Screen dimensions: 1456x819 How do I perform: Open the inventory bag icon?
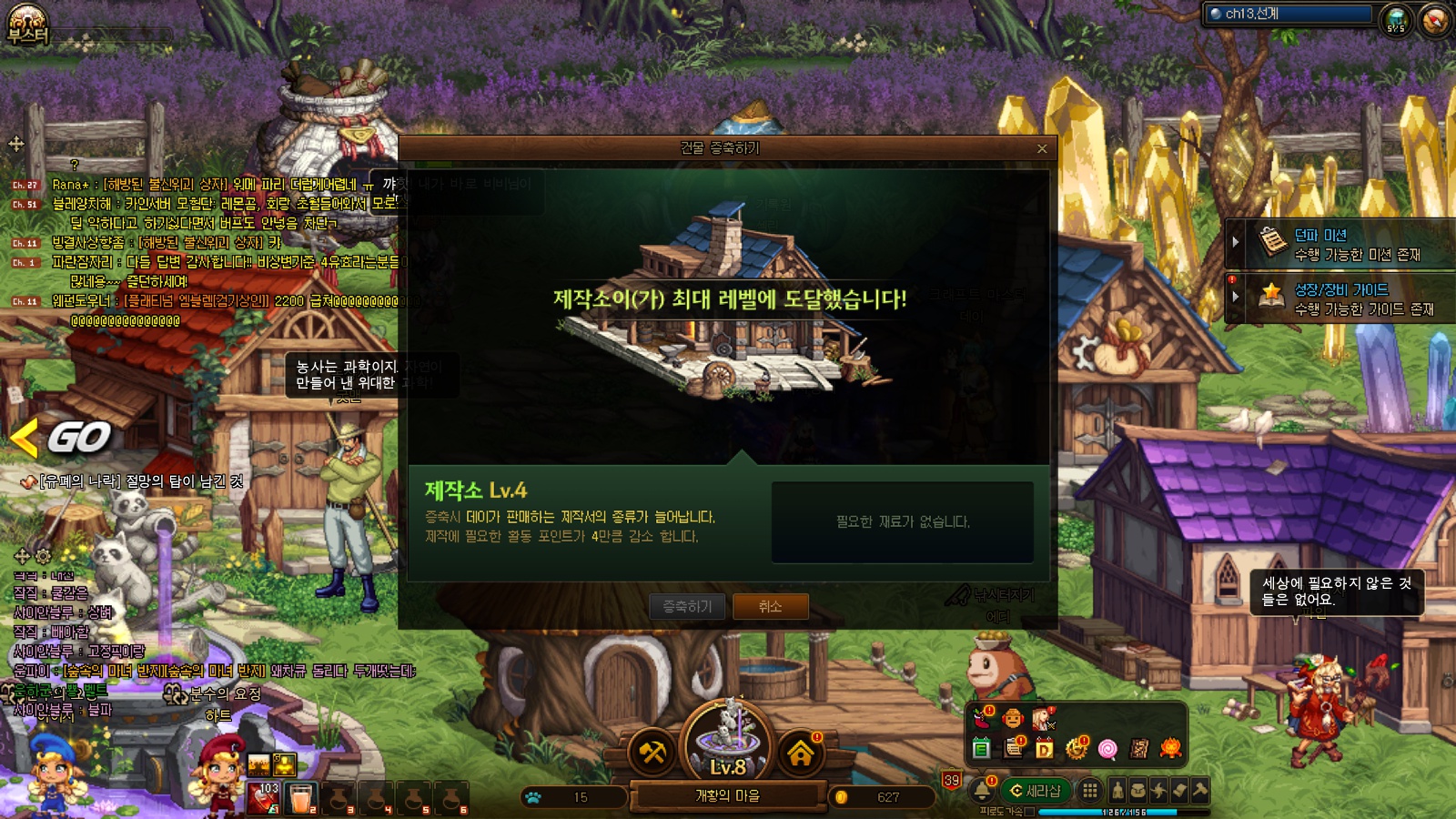[x=1137, y=791]
